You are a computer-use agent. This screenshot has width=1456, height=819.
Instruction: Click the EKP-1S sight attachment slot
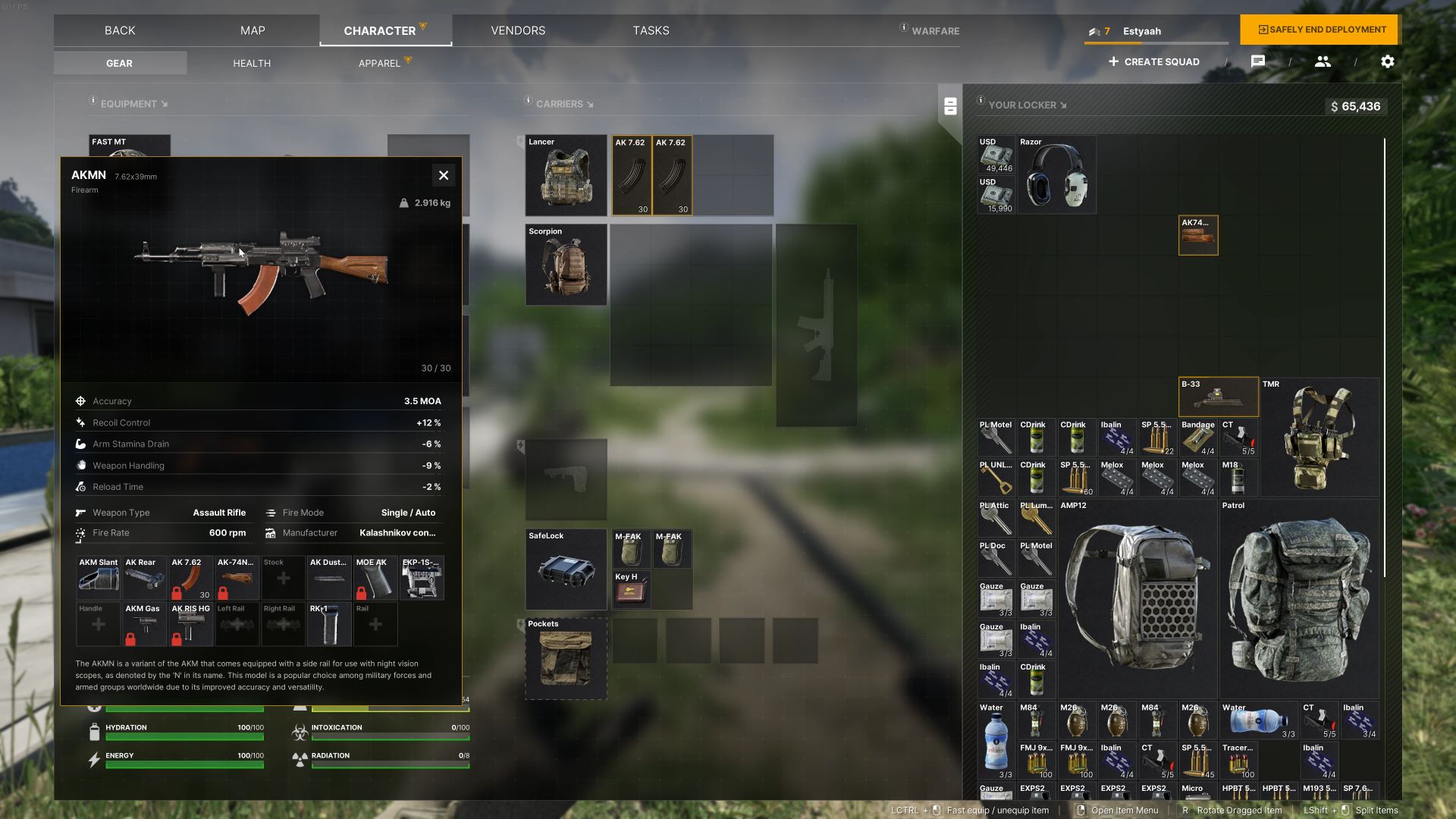422,578
